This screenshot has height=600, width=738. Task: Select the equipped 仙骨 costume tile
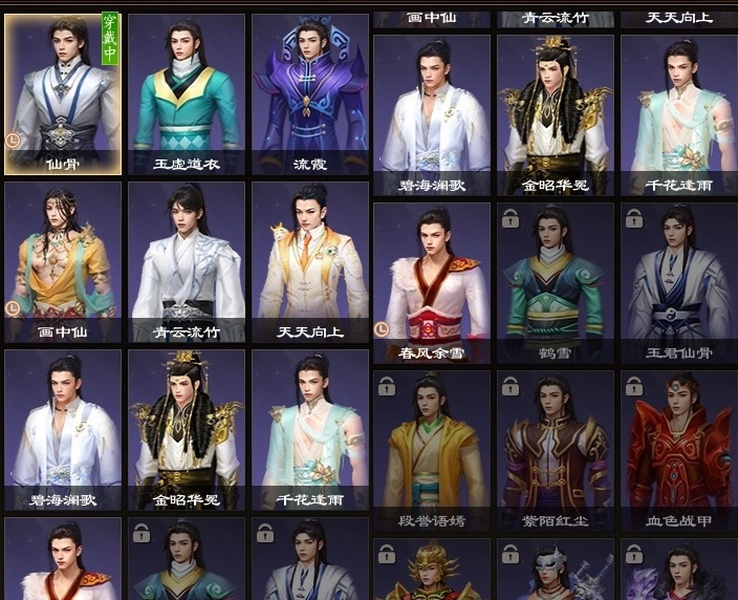coord(63,94)
